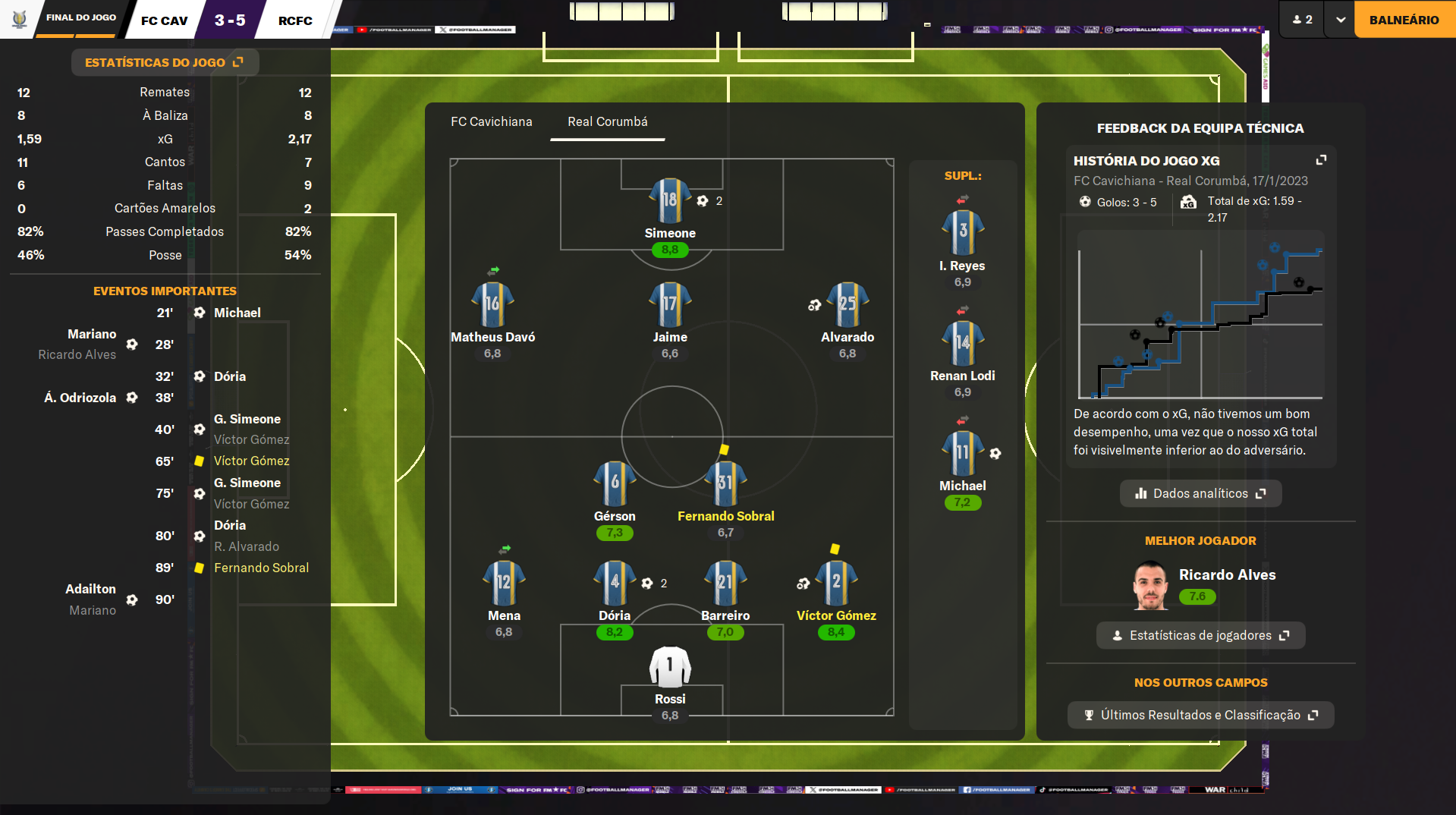1456x815 pixels.
Task: Select striker Simeone on the pitch
Action: point(669,201)
